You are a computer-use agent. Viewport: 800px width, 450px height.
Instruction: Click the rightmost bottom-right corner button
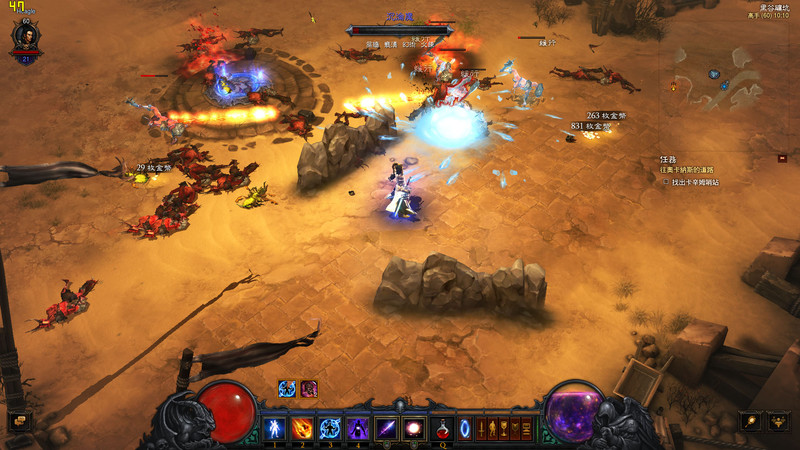click(x=778, y=422)
